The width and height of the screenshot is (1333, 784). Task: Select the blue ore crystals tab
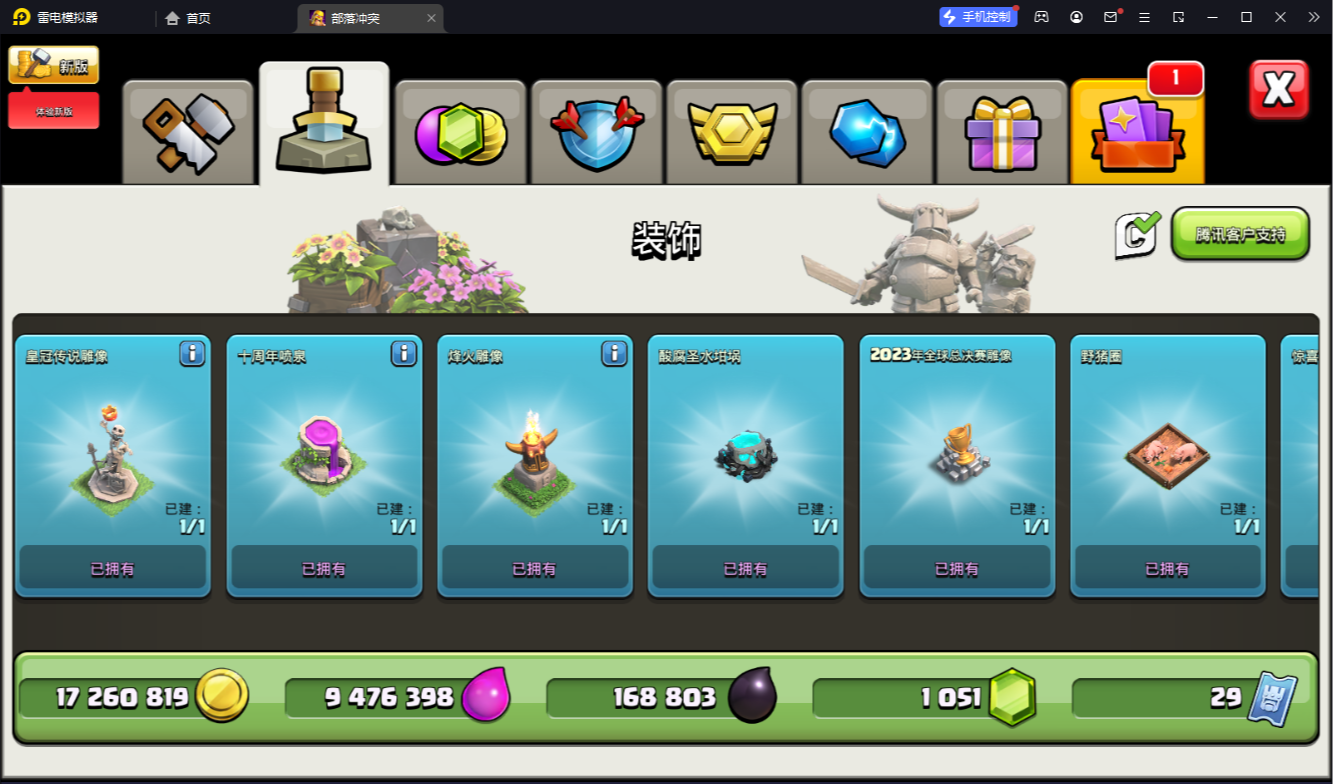[867, 132]
